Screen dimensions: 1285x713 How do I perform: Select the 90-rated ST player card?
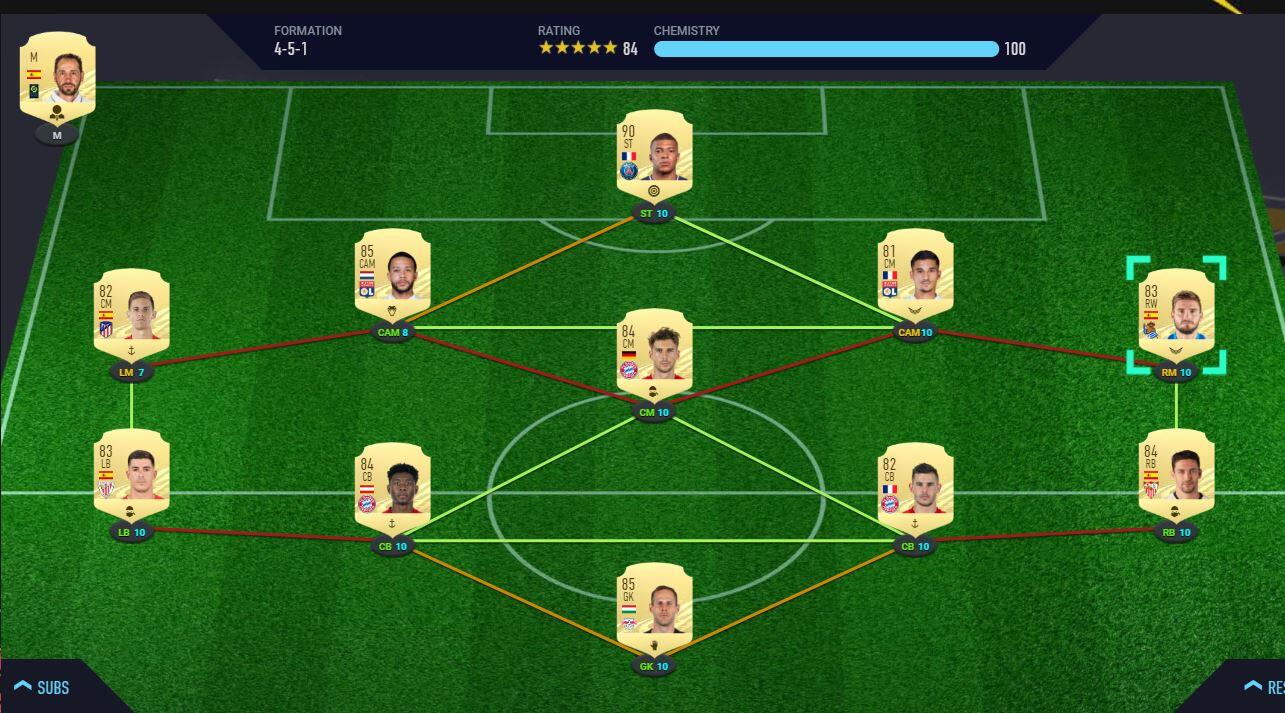click(654, 156)
